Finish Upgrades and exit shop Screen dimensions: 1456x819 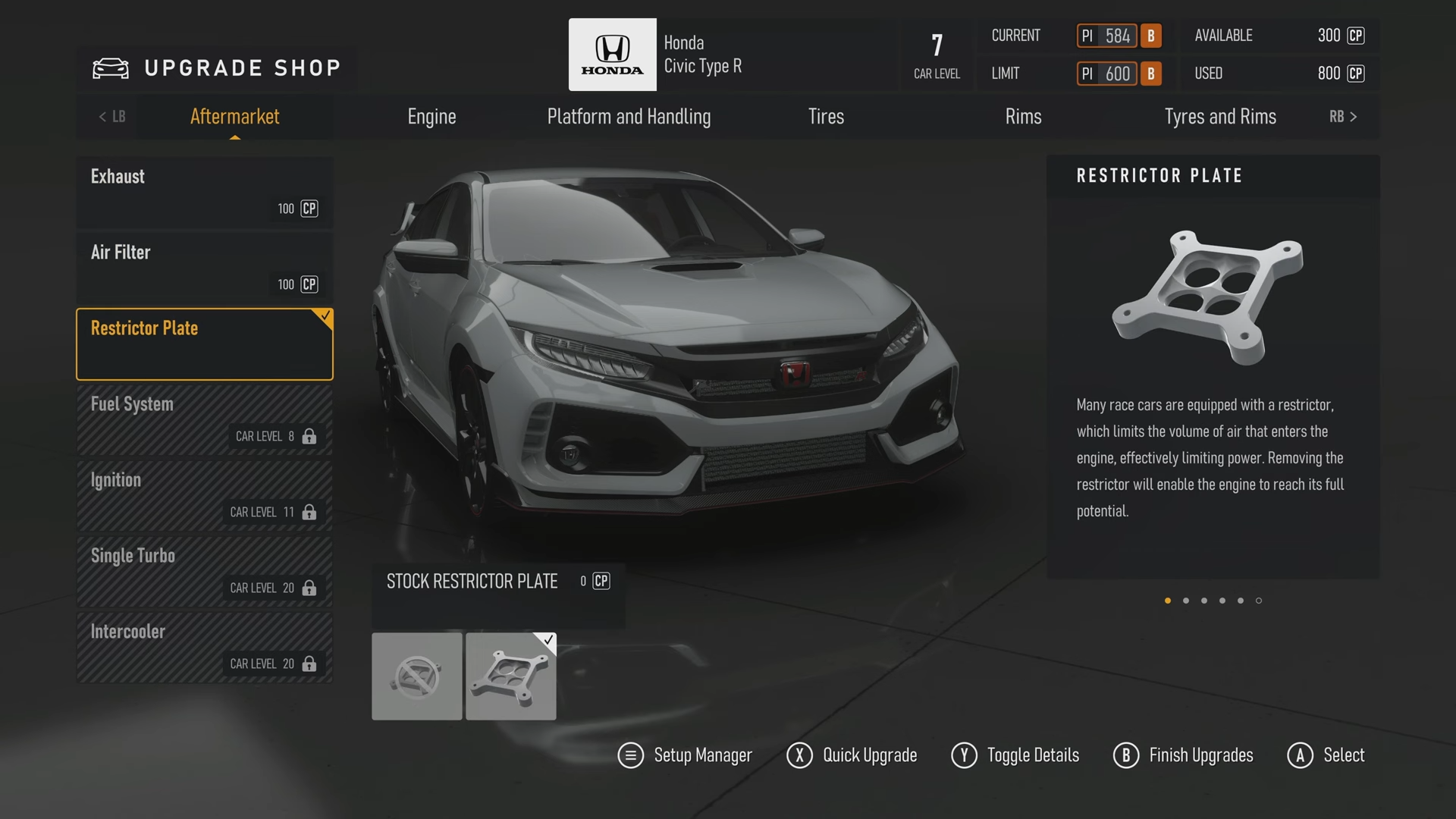click(x=1183, y=755)
